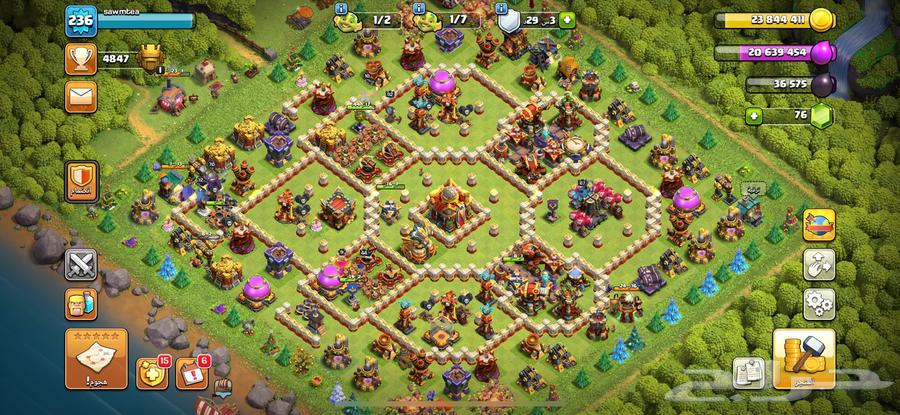Open the colorful trader offers button

tap(820, 223)
